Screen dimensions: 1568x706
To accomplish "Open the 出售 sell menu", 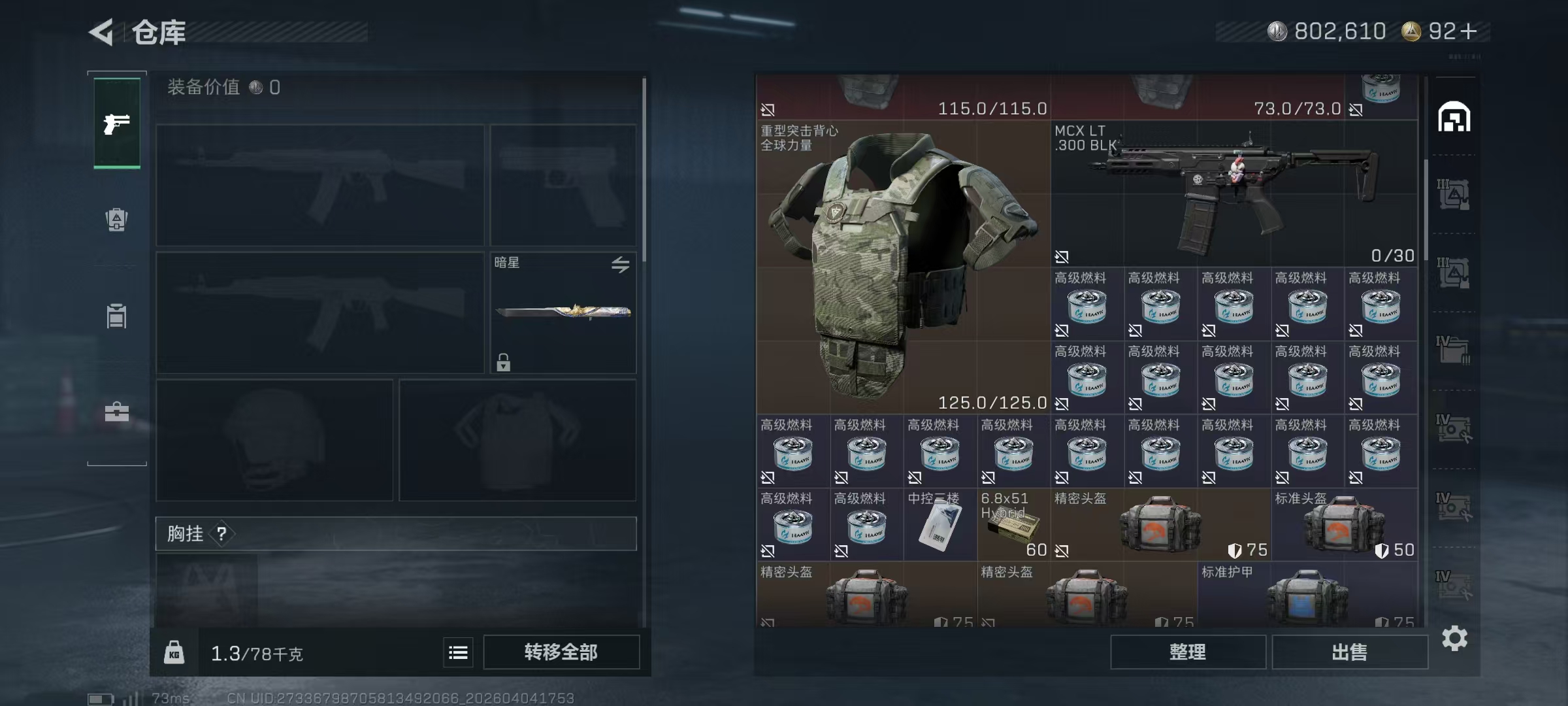I will pos(1349,652).
